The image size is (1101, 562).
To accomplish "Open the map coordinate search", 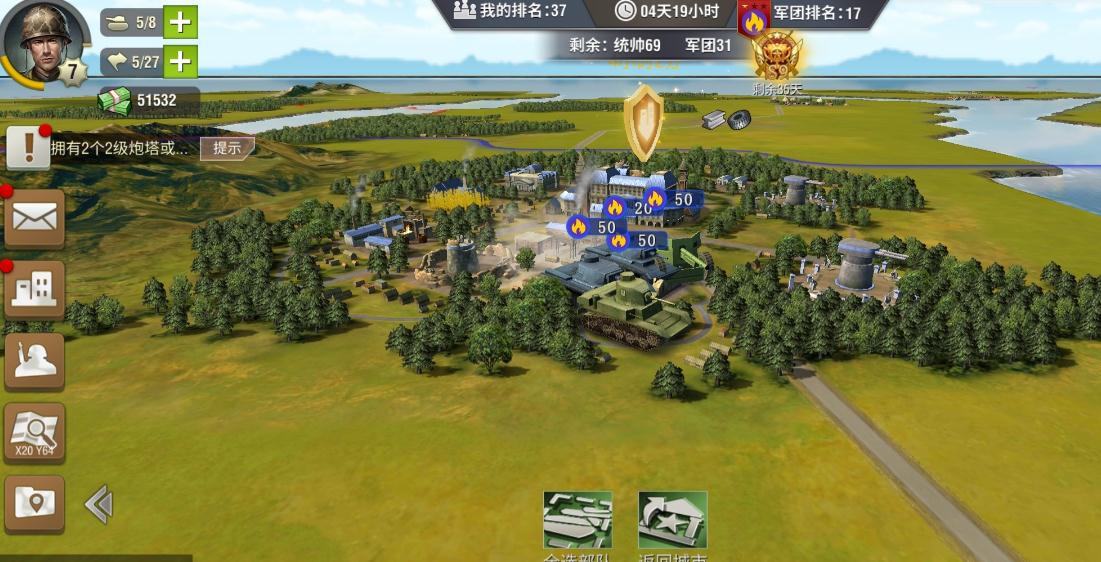I will pos(35,433).
